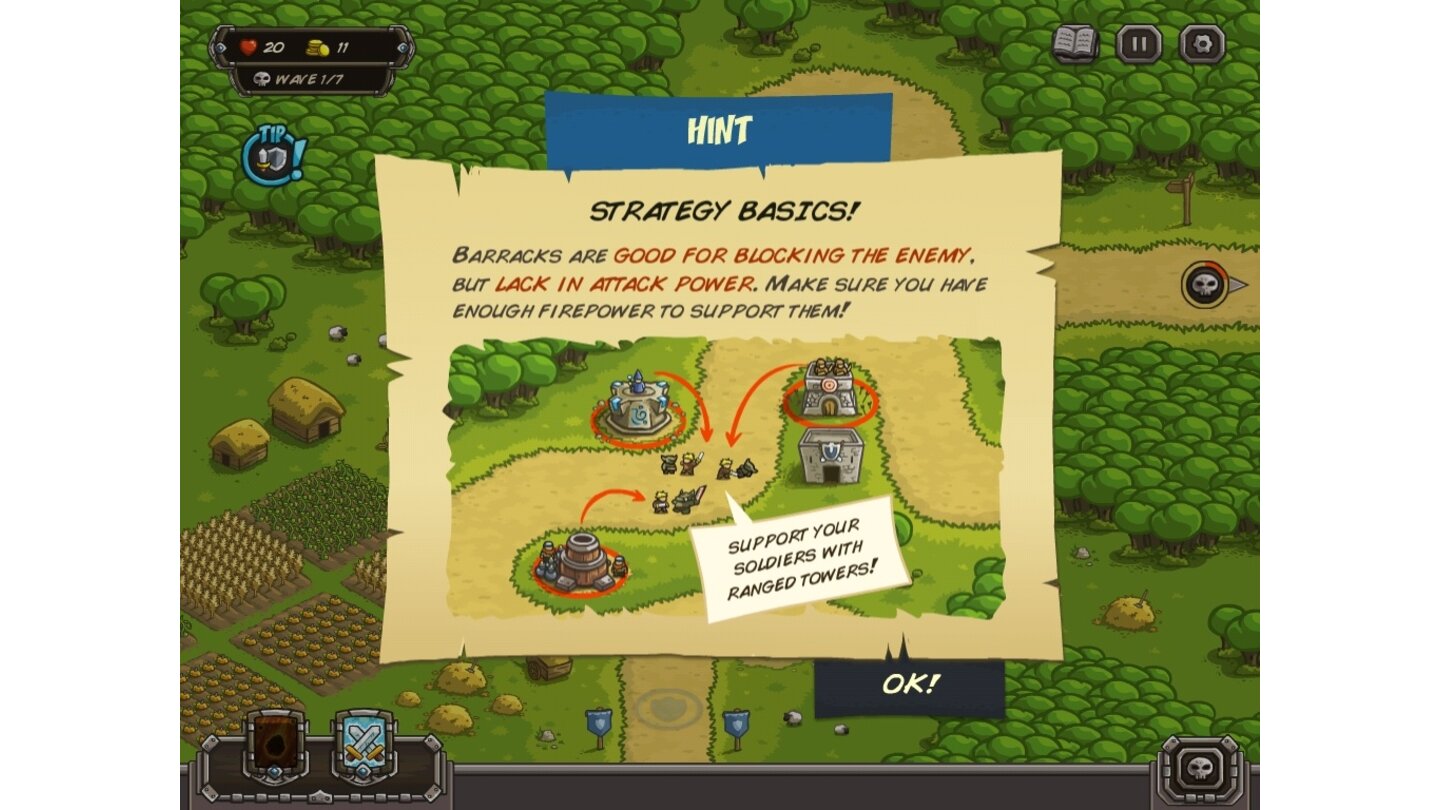Viewport: 1440px width, 810px height.
Task: Select the HINT banner title
Action: point(717,129)
